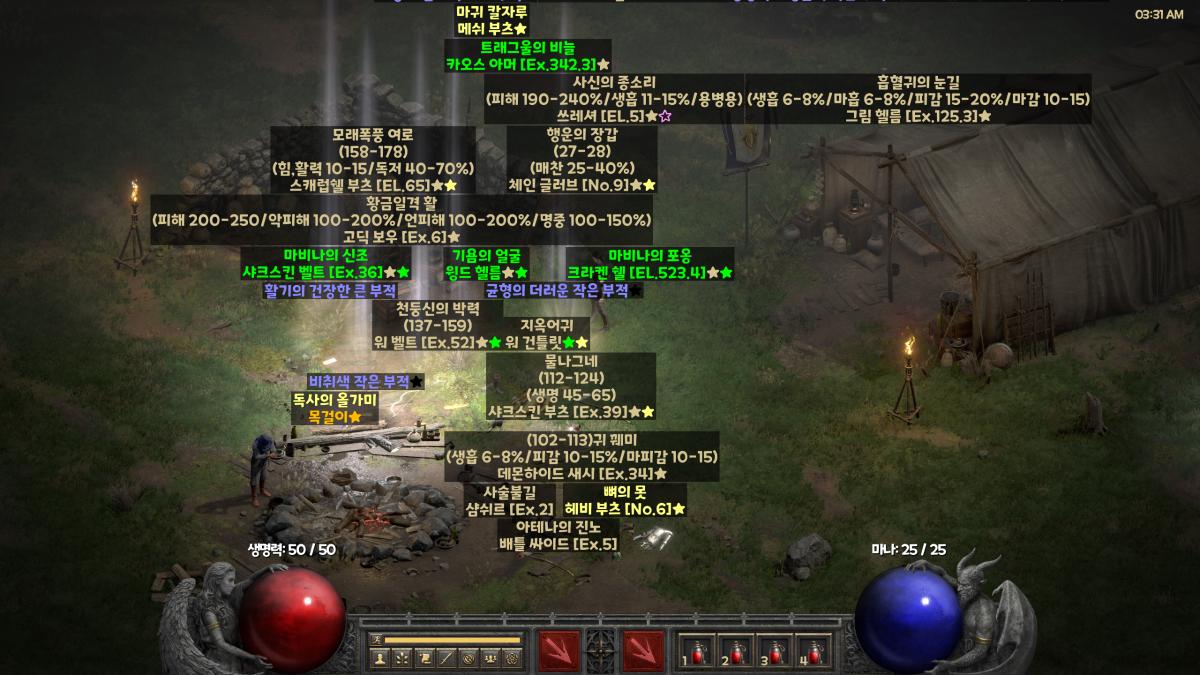Screen dimensions: 1200x675
Task: Open the skill tree icon
Action: pos(402,658)
